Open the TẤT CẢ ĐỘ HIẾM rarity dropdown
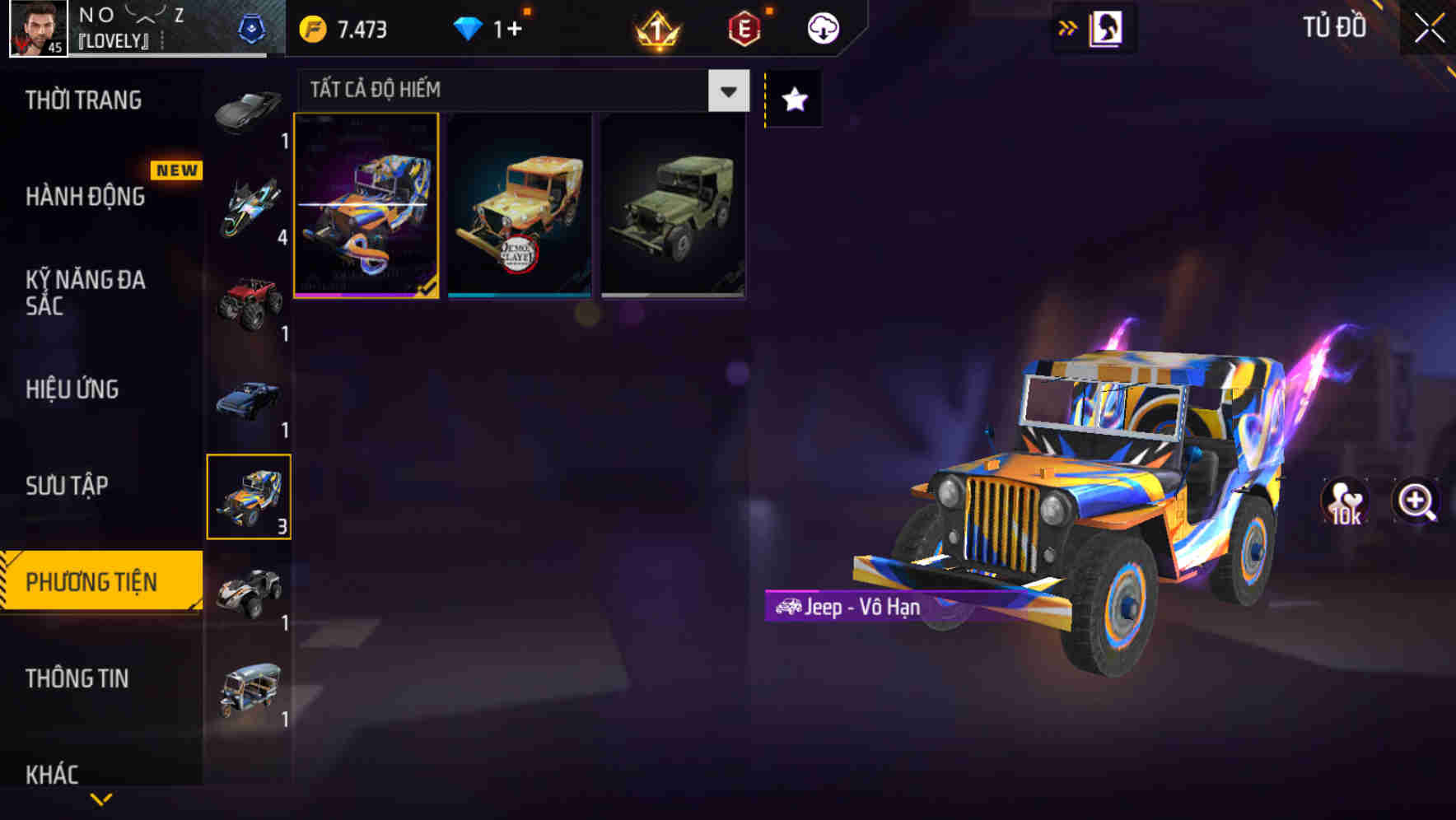This screenshot has width=1456, height=820. point(726,91)
